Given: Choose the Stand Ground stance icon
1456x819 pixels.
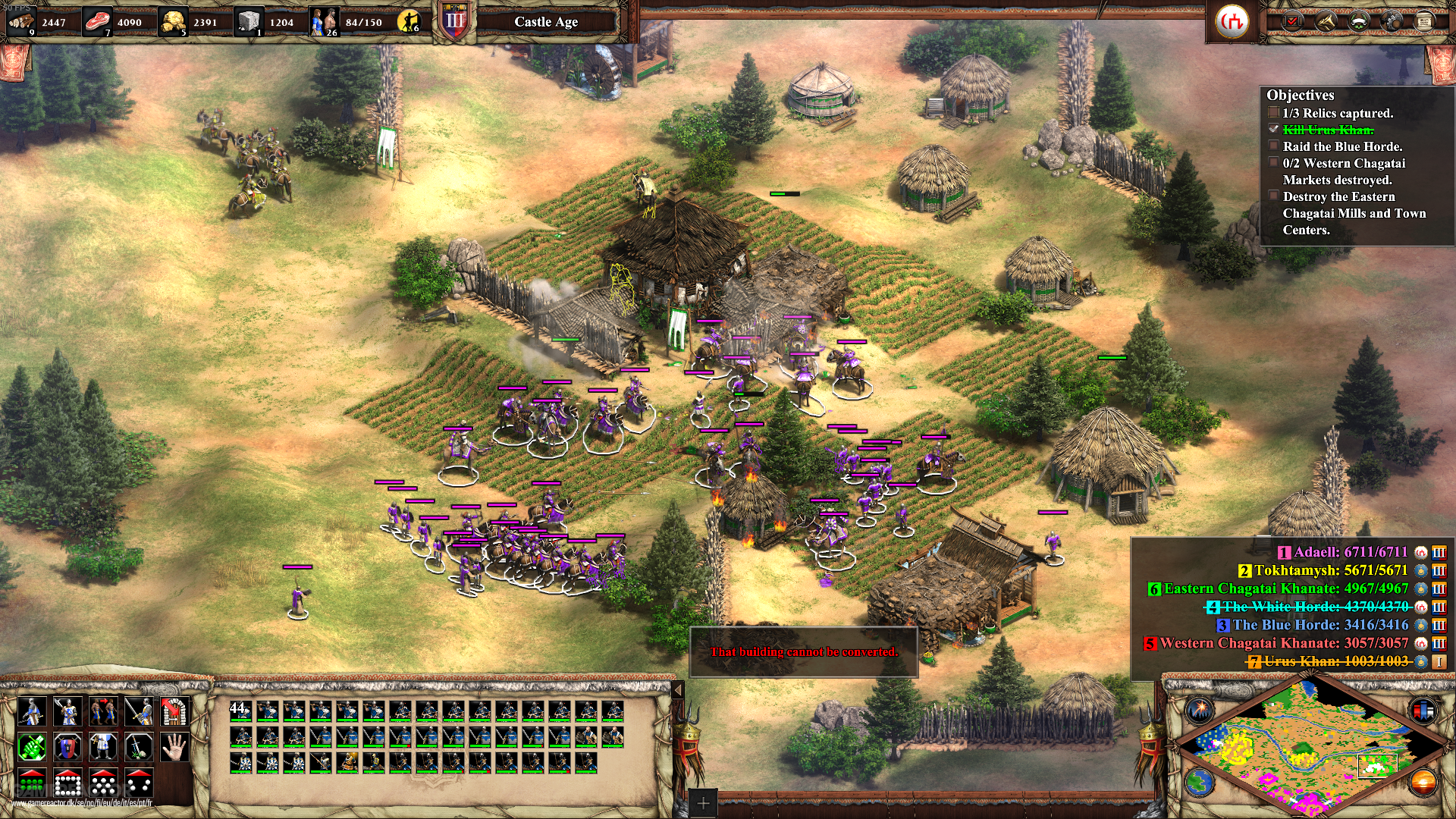Looking at the screenshot, I should (103, 748).
